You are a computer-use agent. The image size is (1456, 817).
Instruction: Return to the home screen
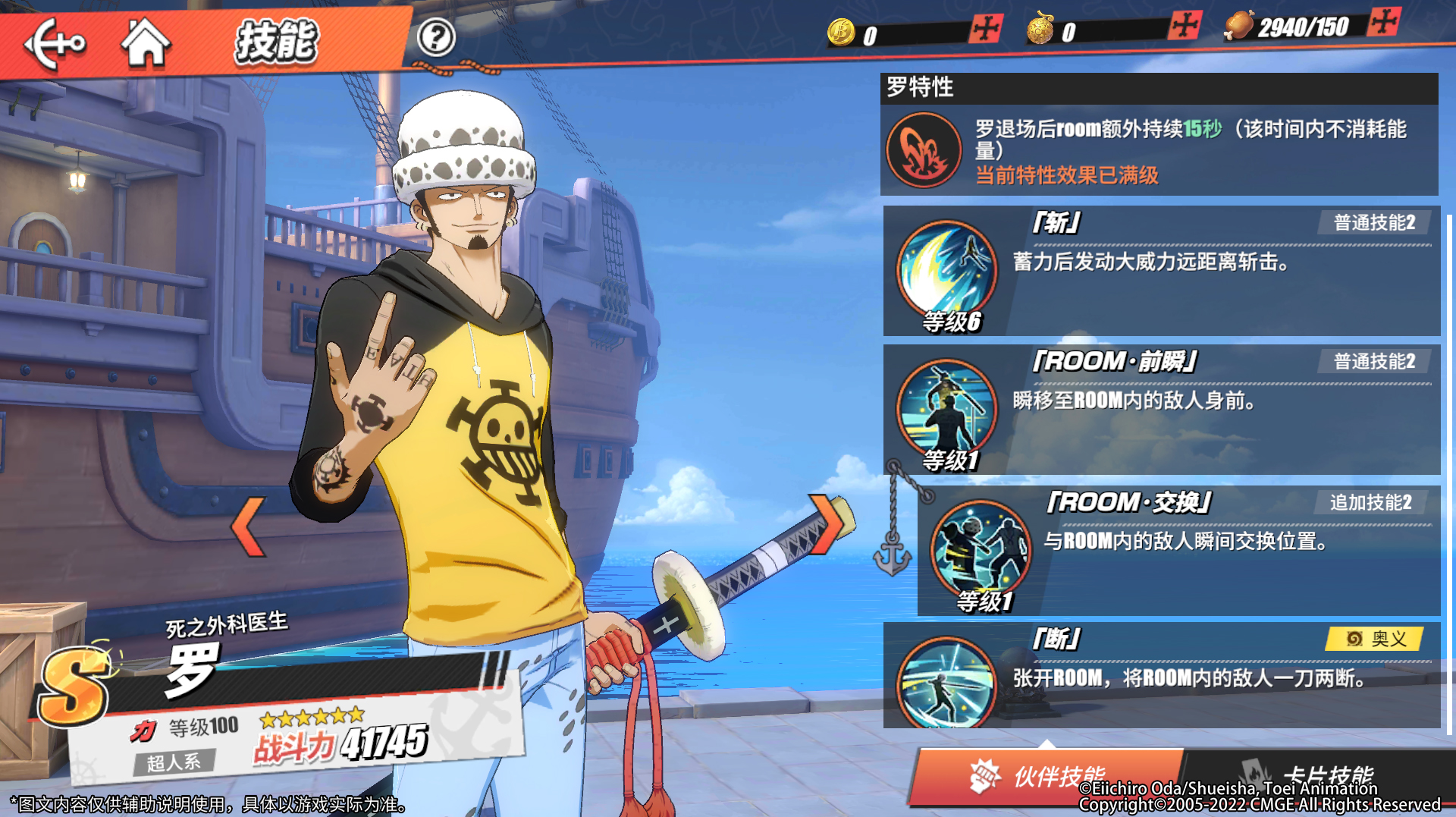click(x=145, y=42)
